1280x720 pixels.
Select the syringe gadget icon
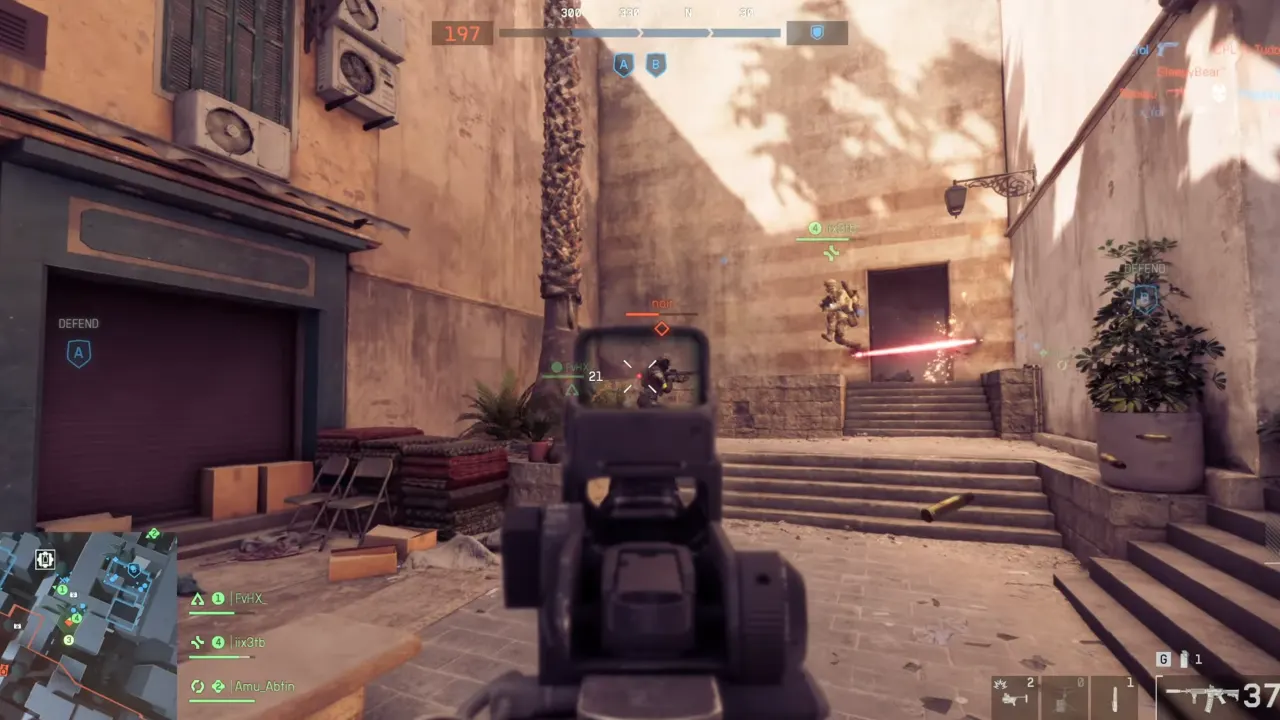(x=1114, y=697)
